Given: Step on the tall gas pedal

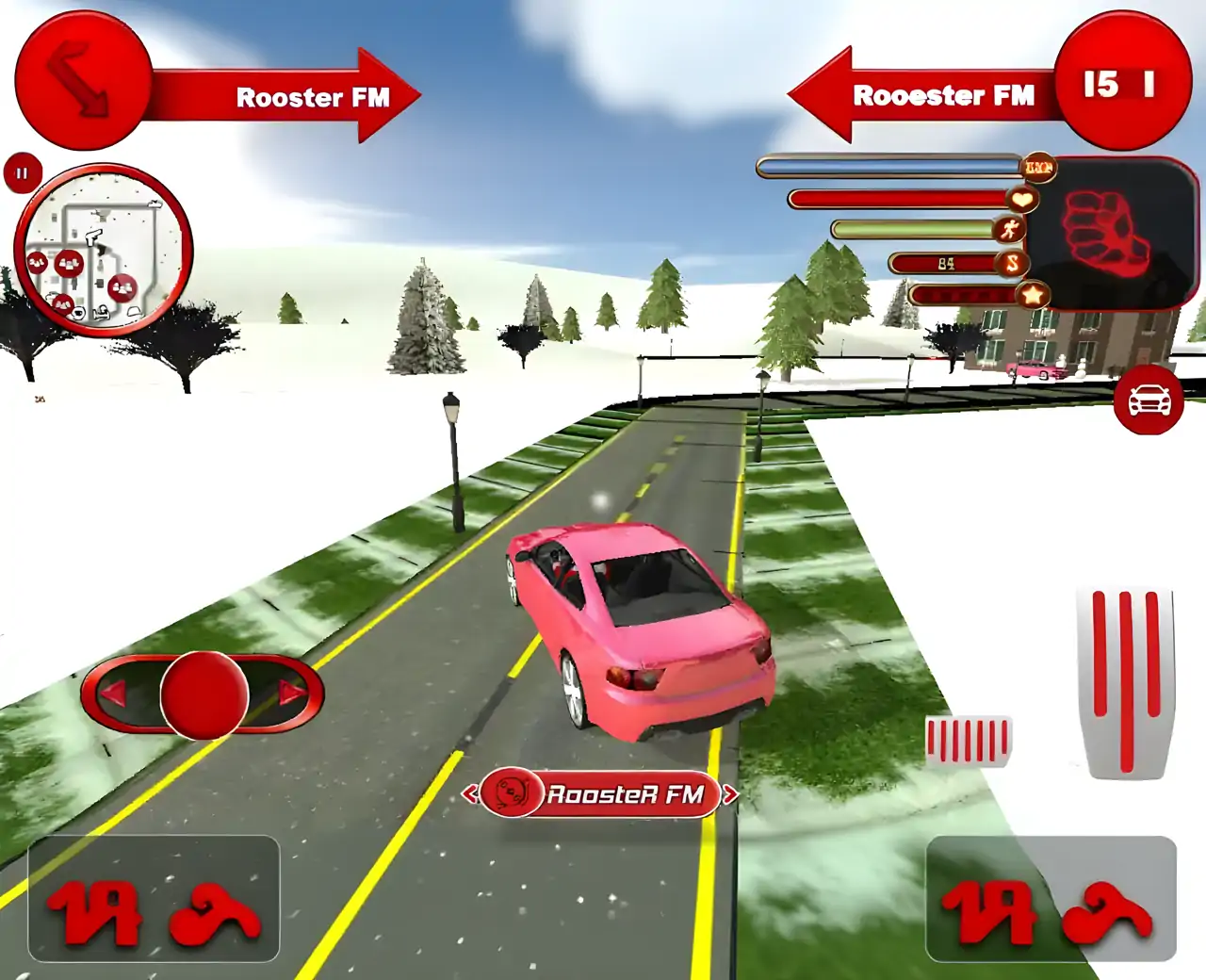Looking at the screenshot, I should point(1126,681).
